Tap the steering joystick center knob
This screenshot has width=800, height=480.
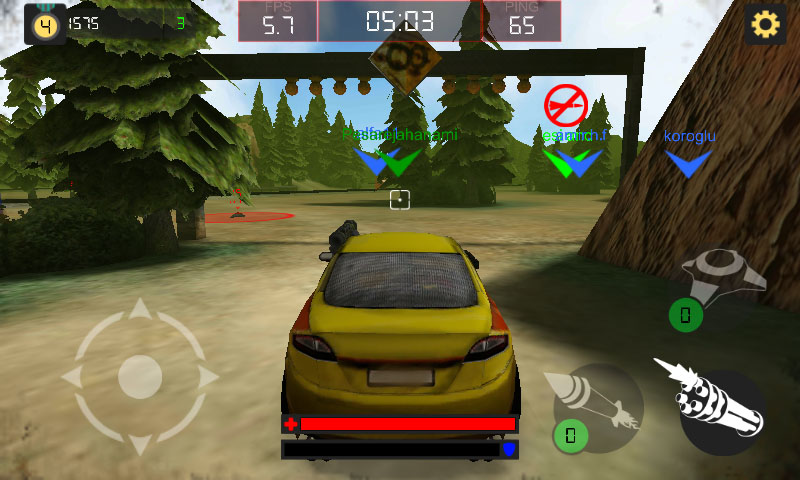[140, 376]
